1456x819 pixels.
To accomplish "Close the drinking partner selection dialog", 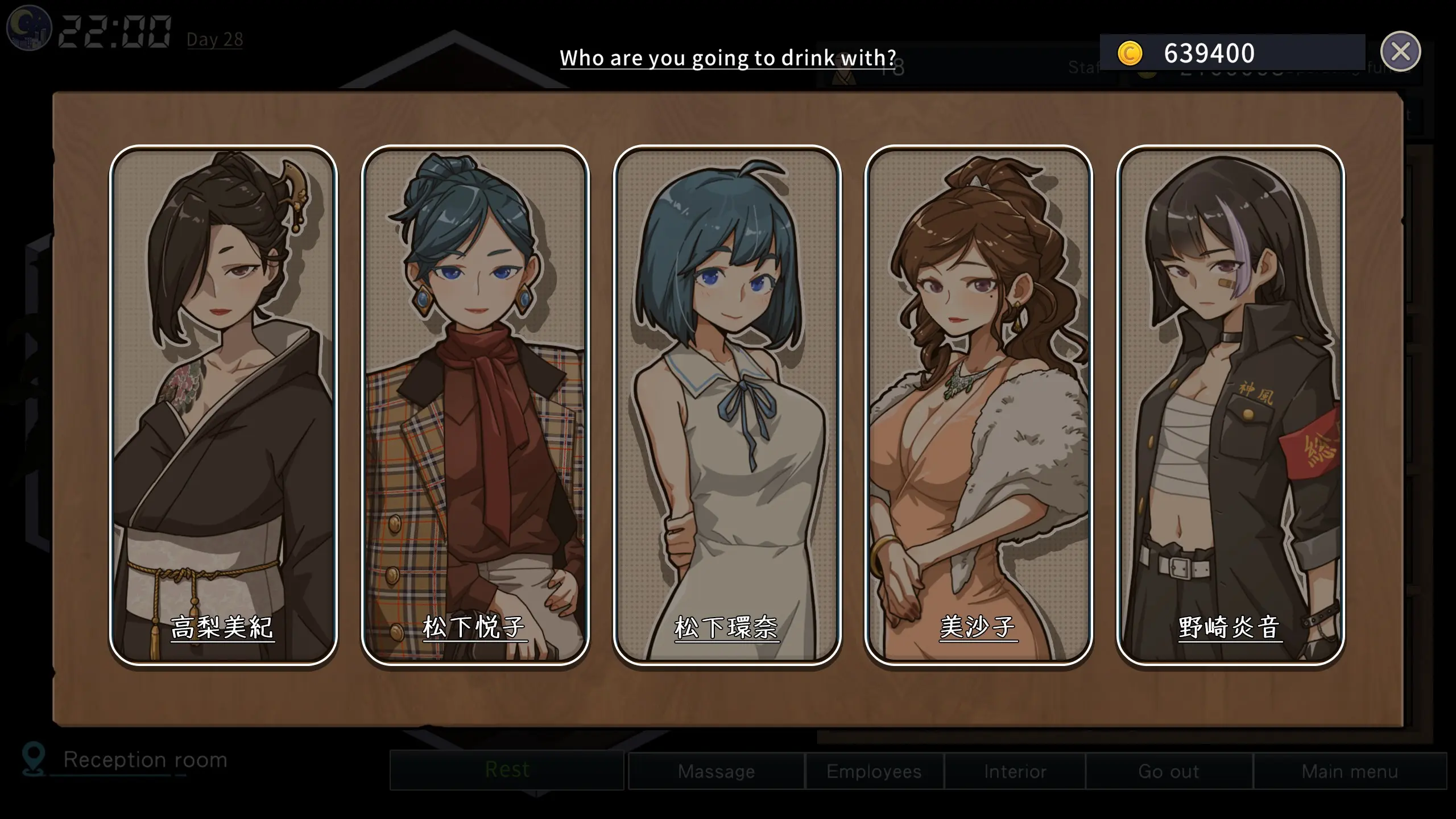I will coord(1400,52).
